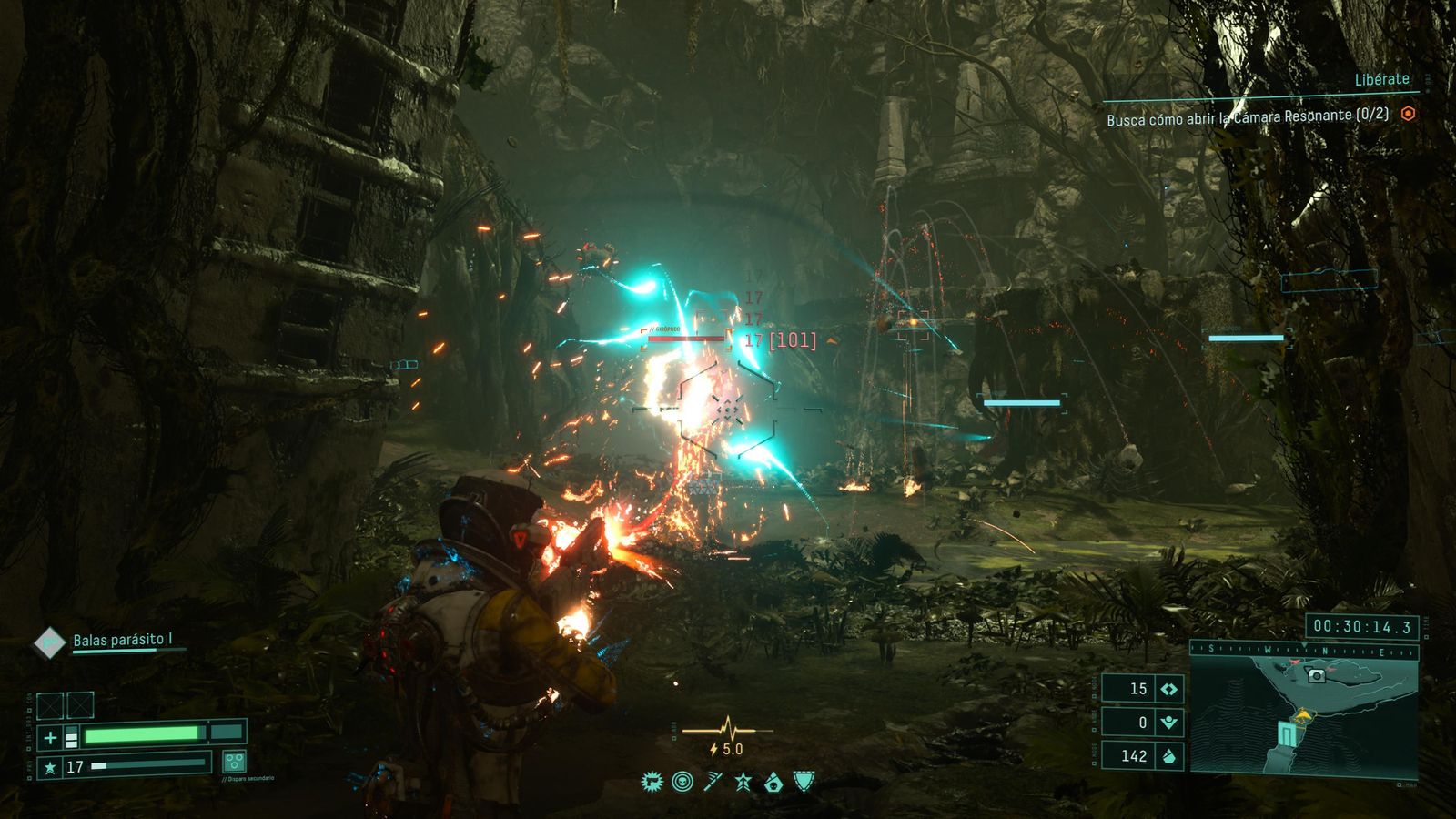
Task: Click the compass strip above the minimap
Action: (x=1303, y=651)
